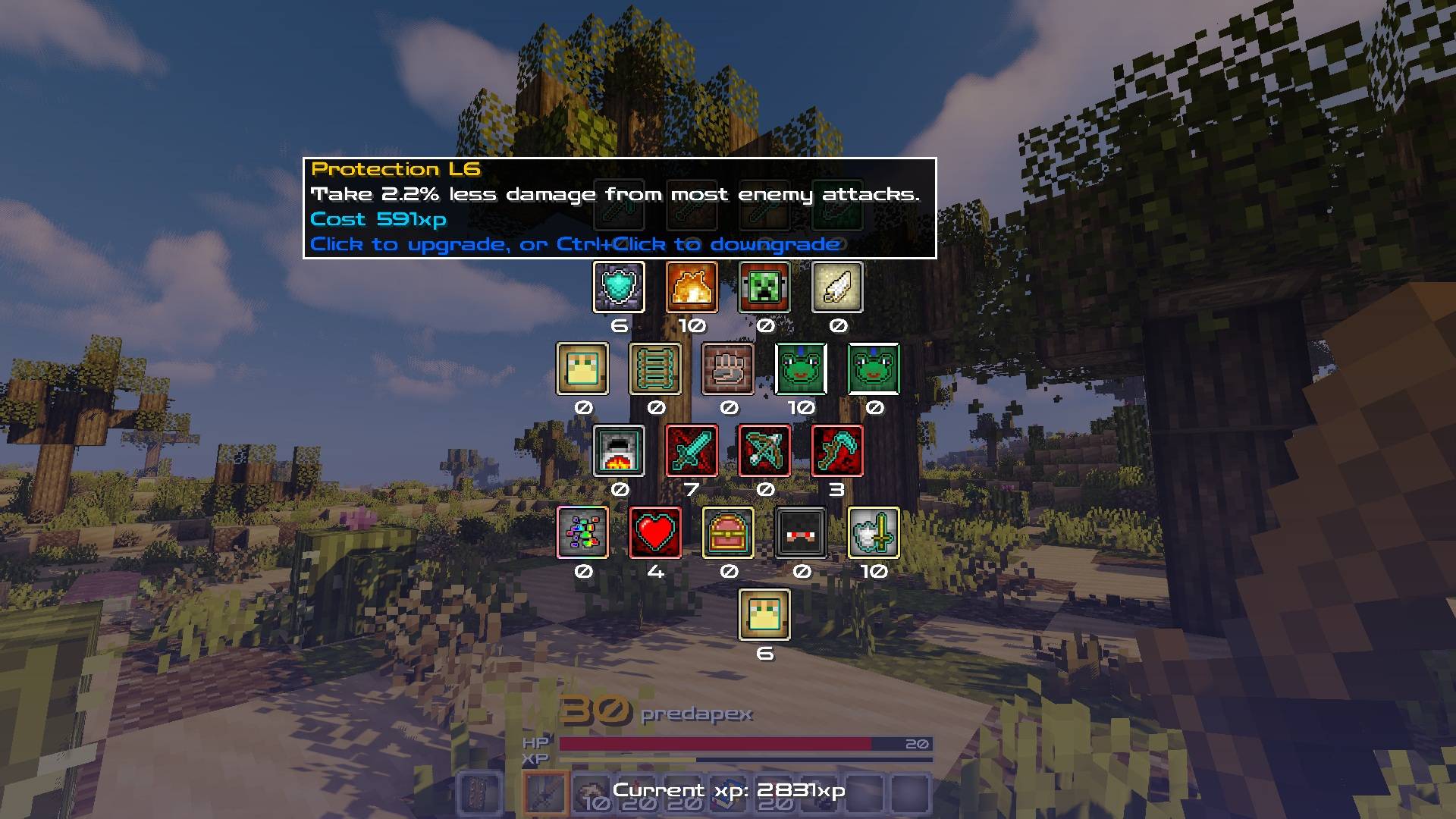
Task: Select the player head skill at level 0
Action: pyautogui.click(x=582, y=369)
